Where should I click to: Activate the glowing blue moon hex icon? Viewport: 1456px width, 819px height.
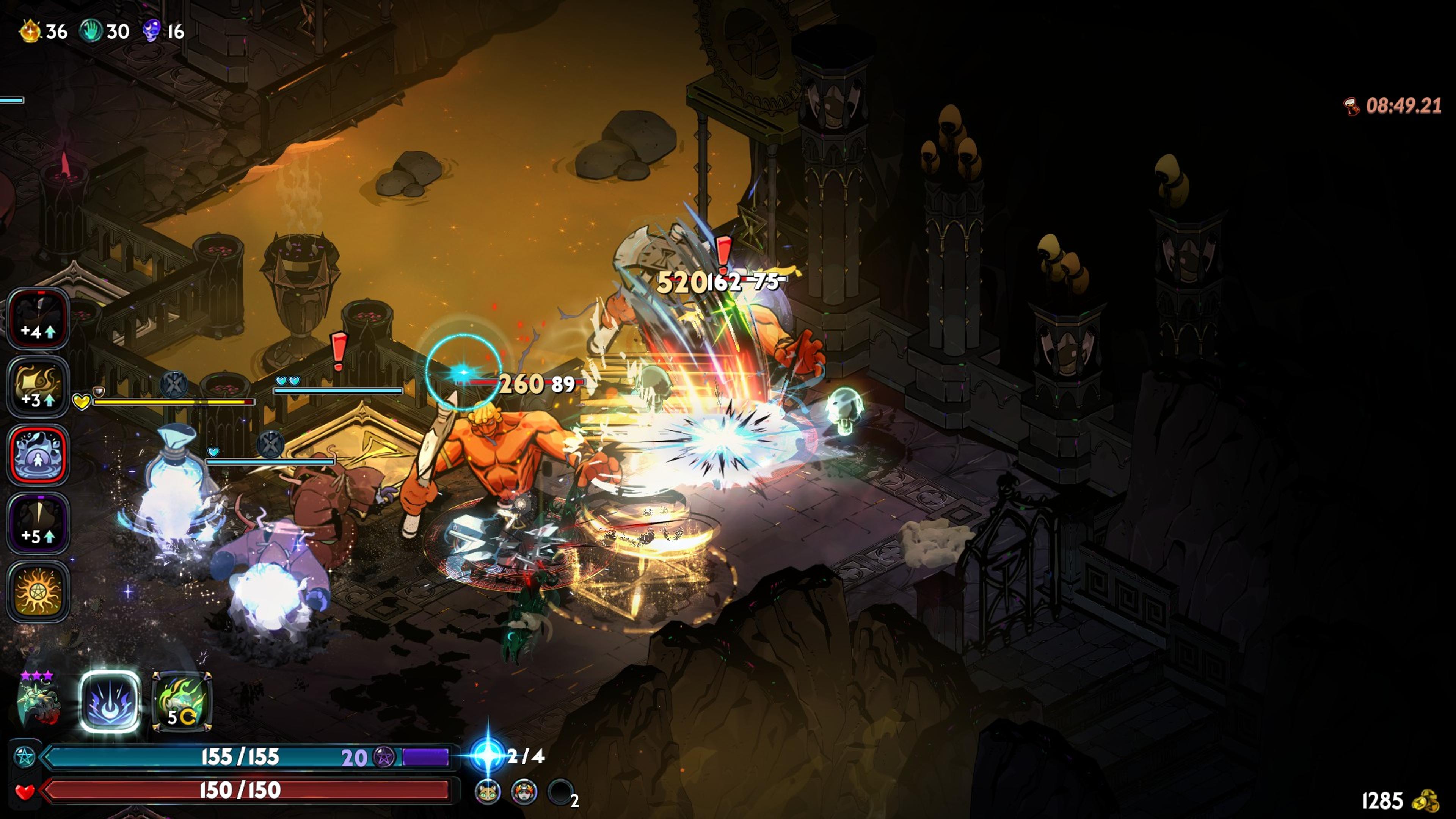110,701
